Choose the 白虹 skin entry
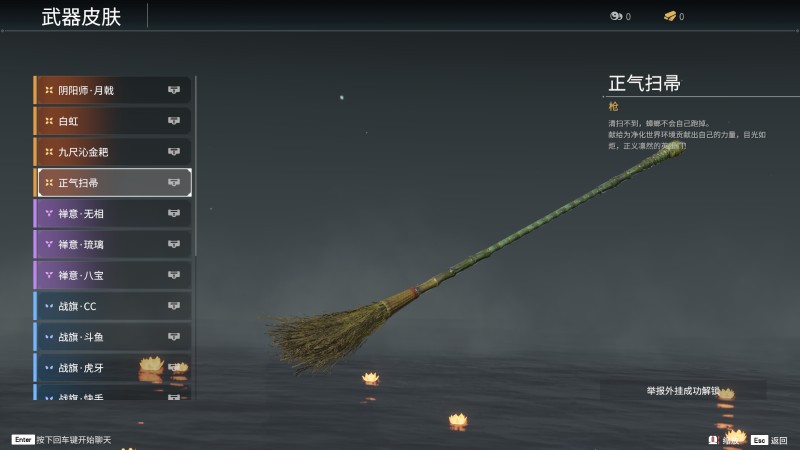 pyautogui.click(x=112, y=121)
